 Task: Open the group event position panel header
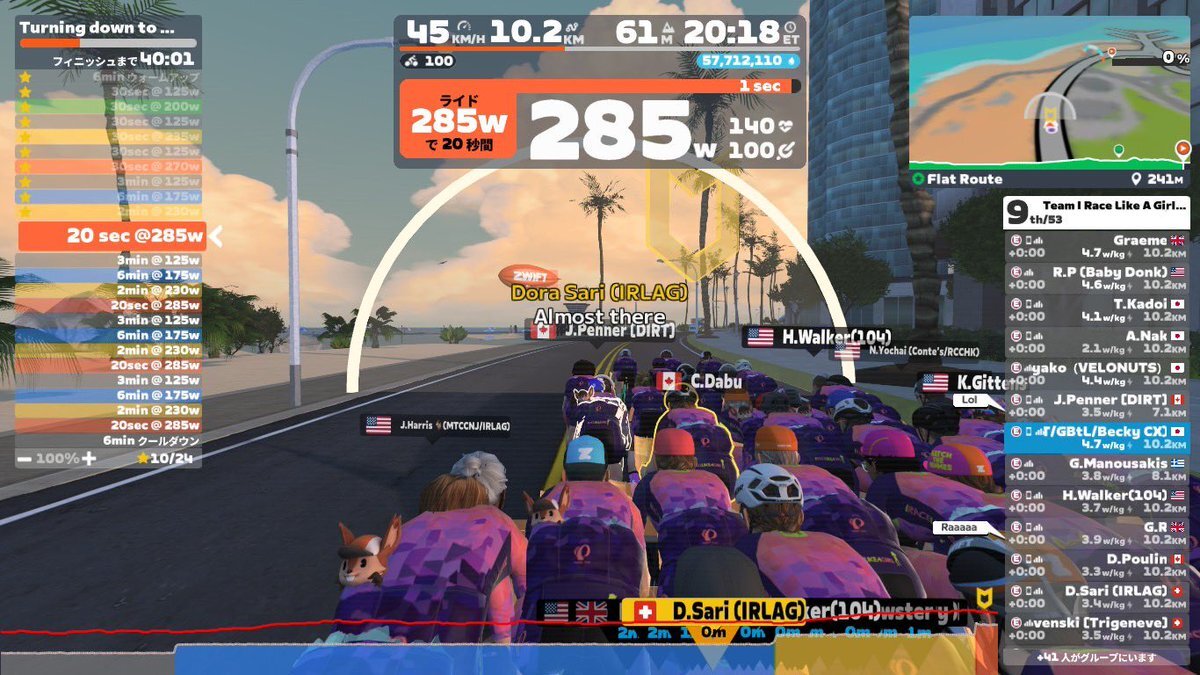1096,211
